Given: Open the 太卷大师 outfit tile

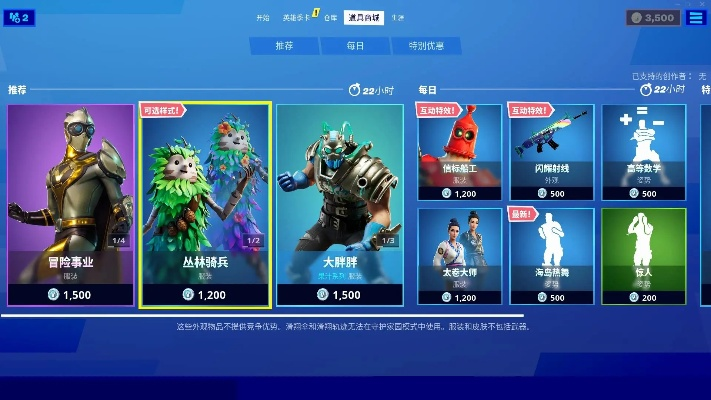Looking at the screenshot, I should click(x=459, y=254).
